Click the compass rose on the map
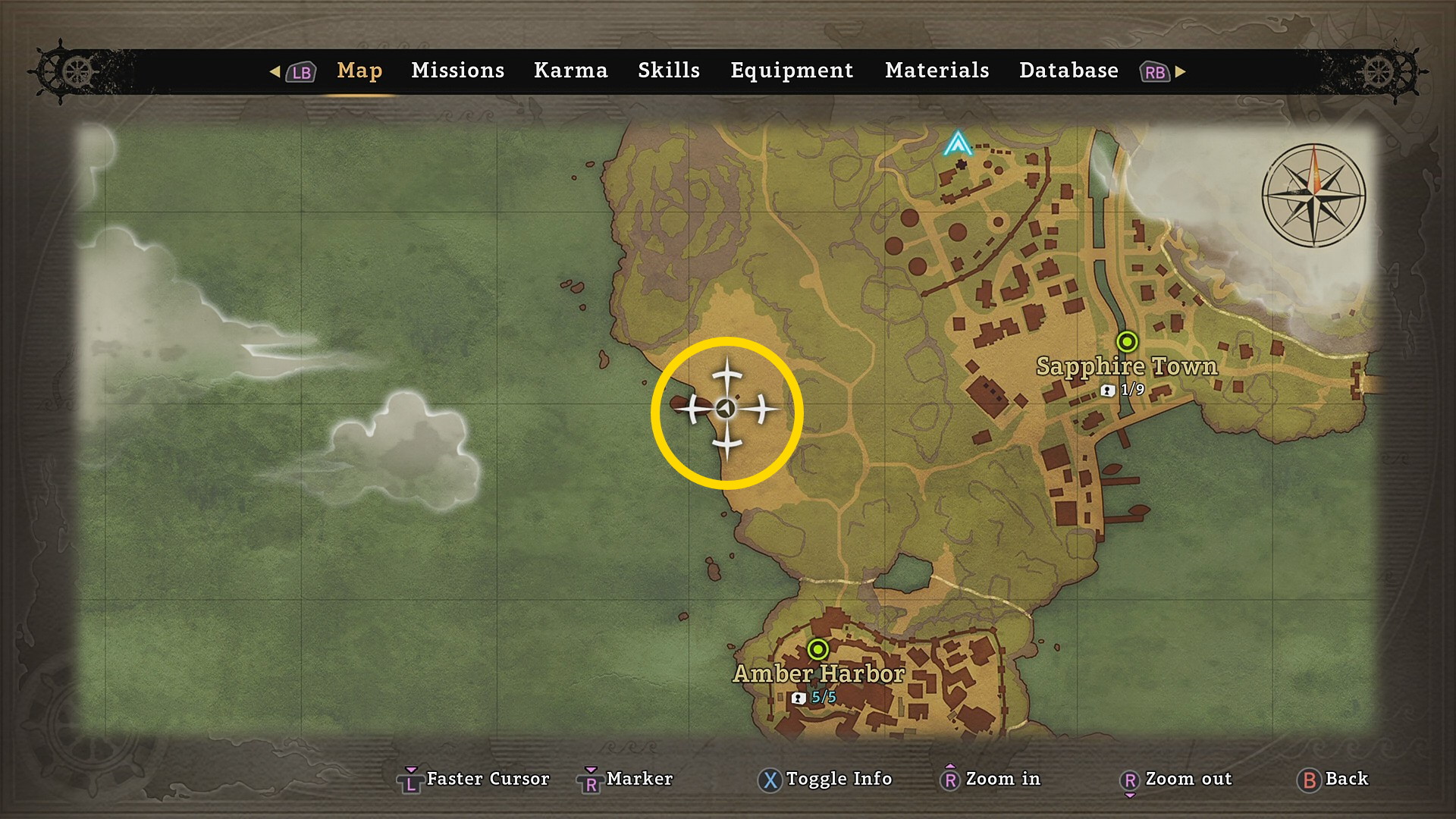This screenshot has height=819, width=1456. [1313, 195]
